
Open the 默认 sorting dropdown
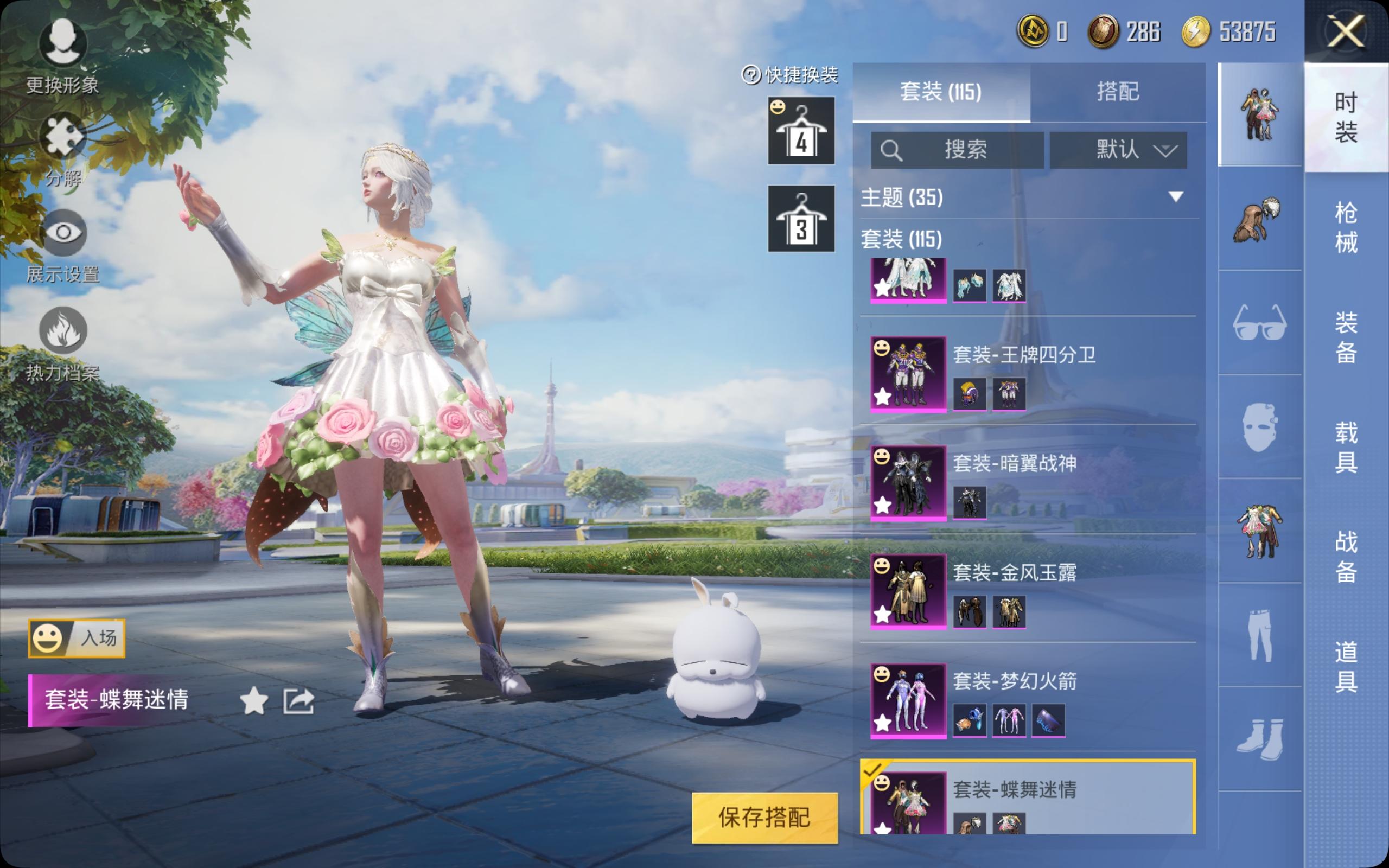click(1117, 150)
